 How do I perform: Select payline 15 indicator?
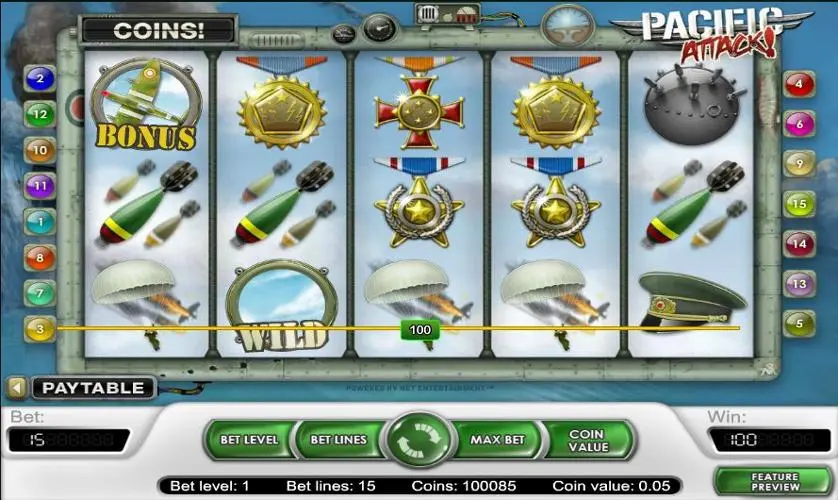point(798,204)
